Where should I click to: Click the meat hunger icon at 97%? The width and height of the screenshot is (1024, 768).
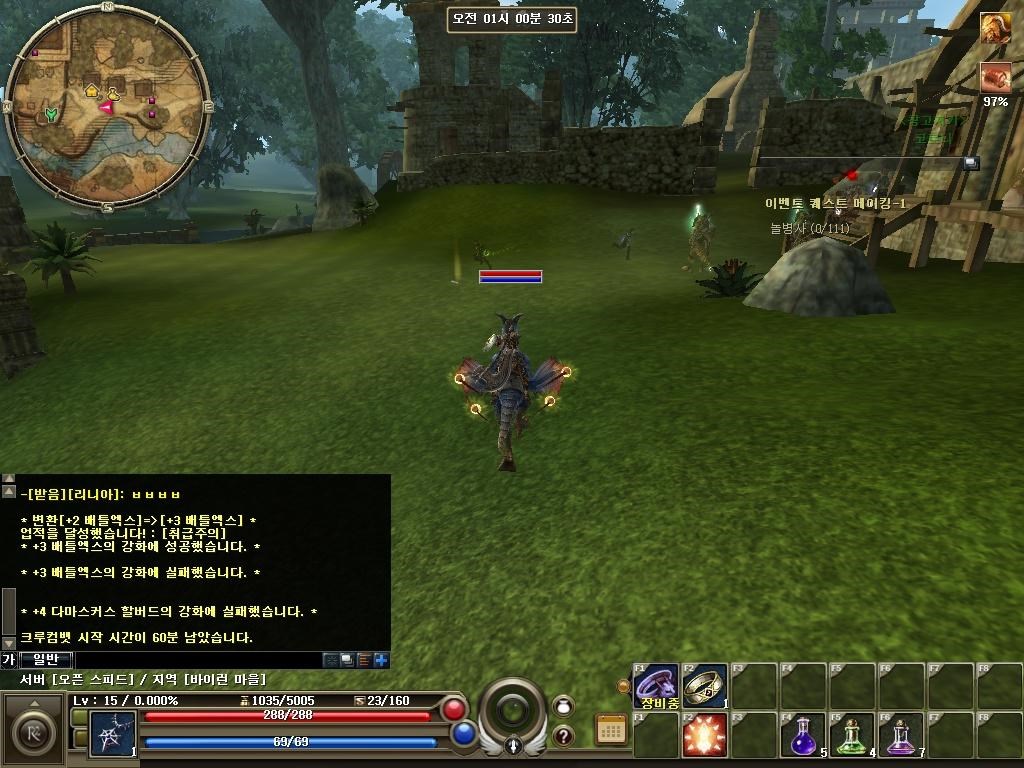point(995,77)
